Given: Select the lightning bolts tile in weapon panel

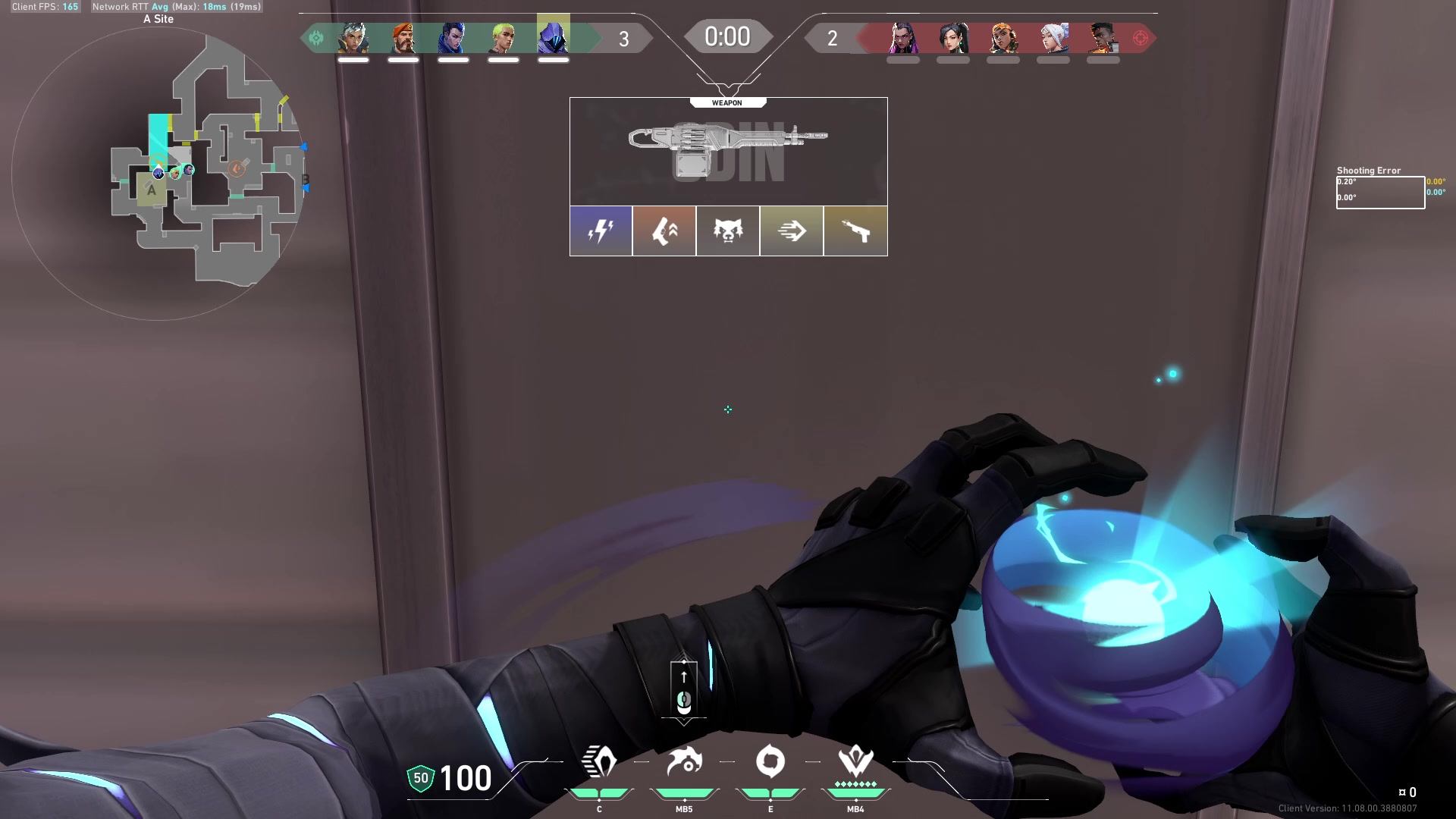Looking at the screenshot, I should click(x=601, y=231).
